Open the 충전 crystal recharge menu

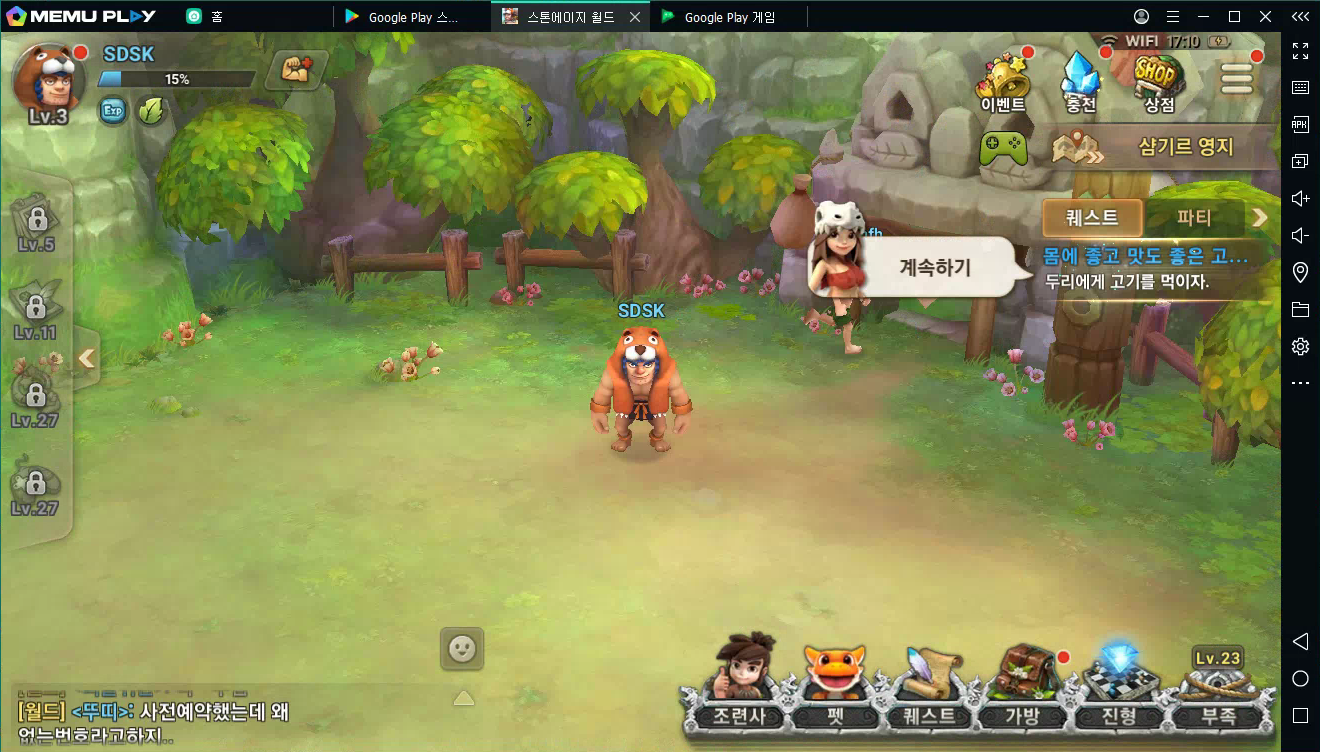1081,81
